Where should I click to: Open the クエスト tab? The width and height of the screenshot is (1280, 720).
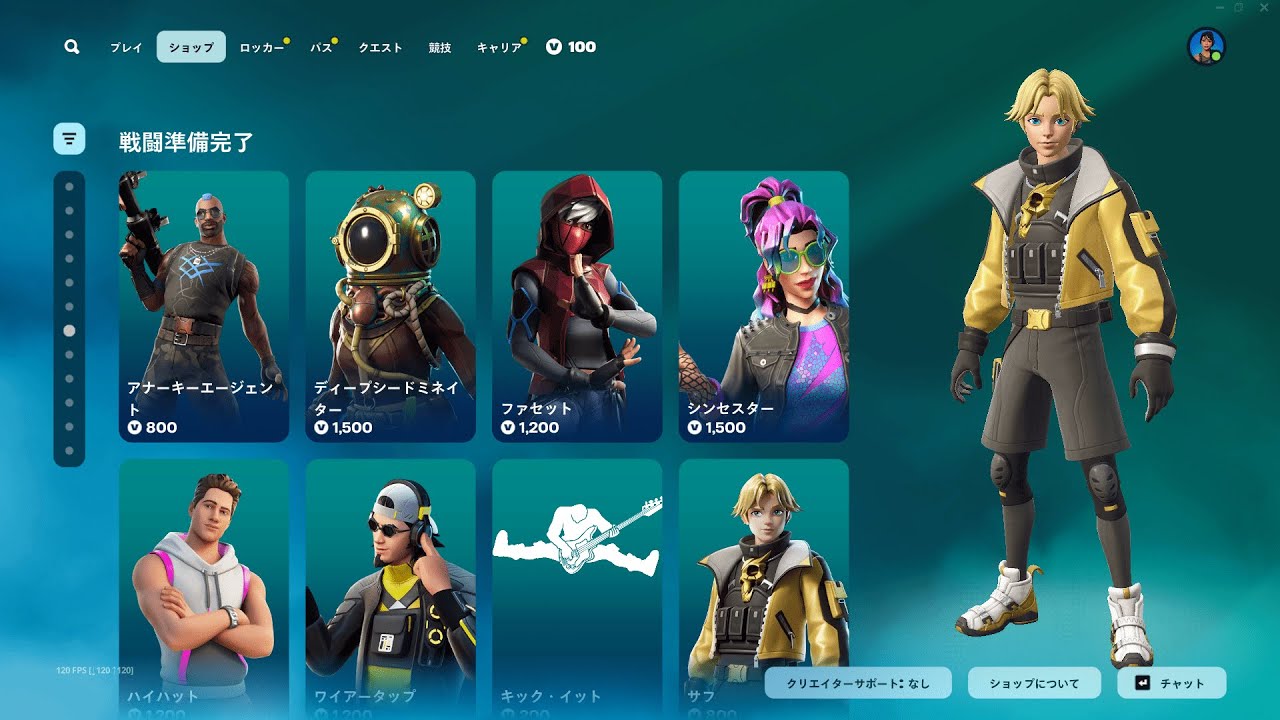(x=380, y=47)
